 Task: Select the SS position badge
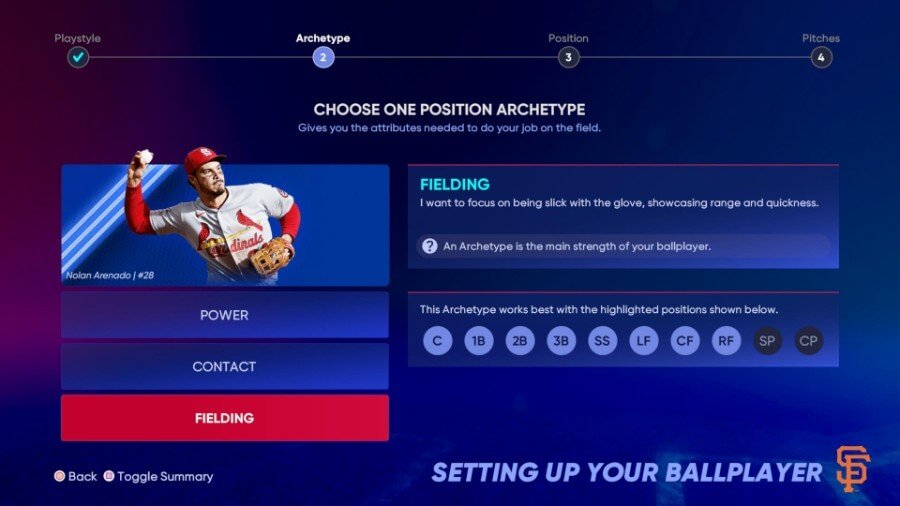tap(603, 341)
